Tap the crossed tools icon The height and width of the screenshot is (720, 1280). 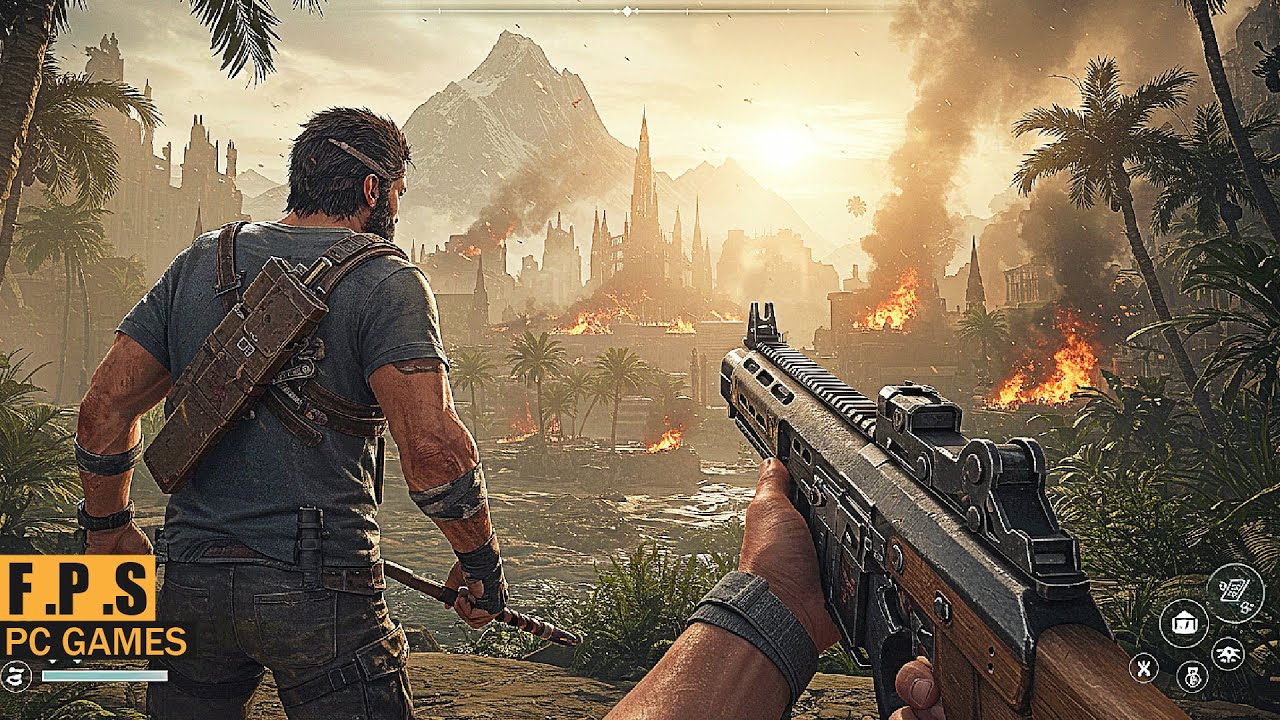(1144, 667)
